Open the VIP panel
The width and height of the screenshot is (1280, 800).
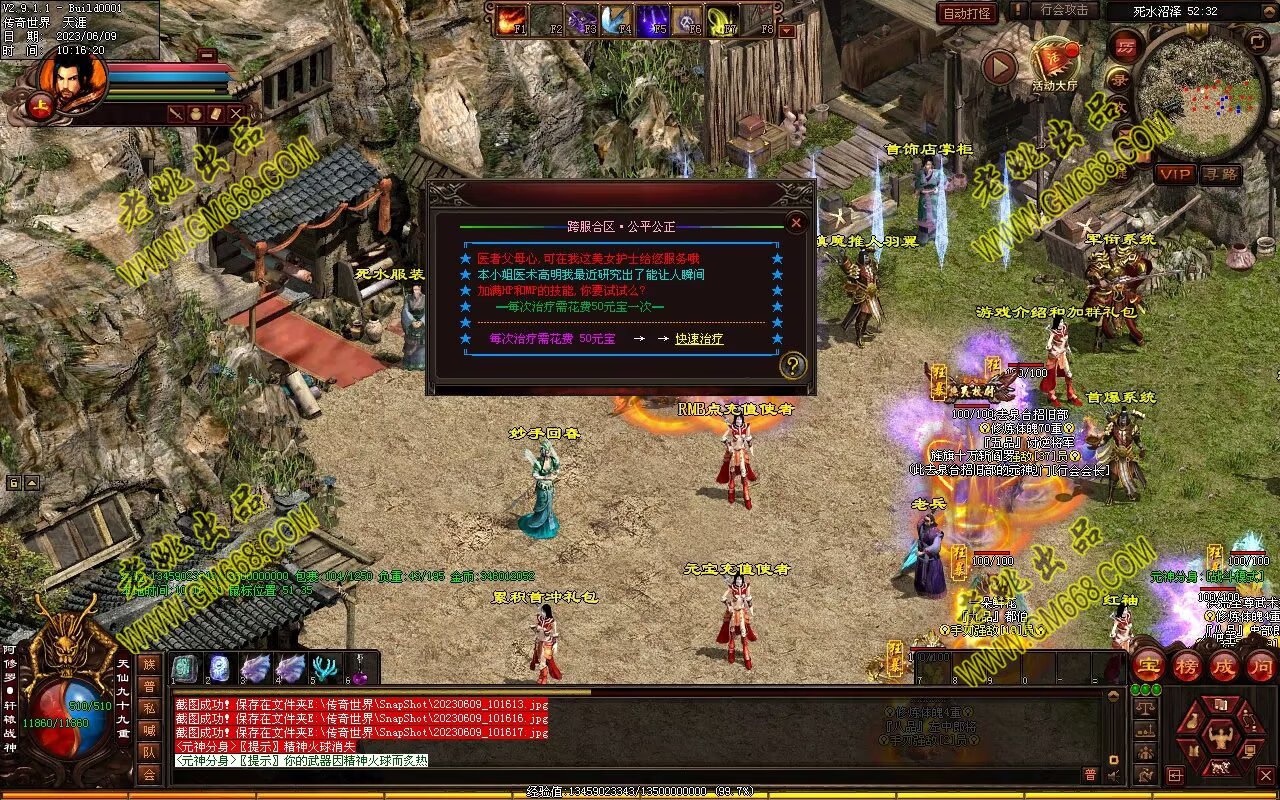(1175, 174)
